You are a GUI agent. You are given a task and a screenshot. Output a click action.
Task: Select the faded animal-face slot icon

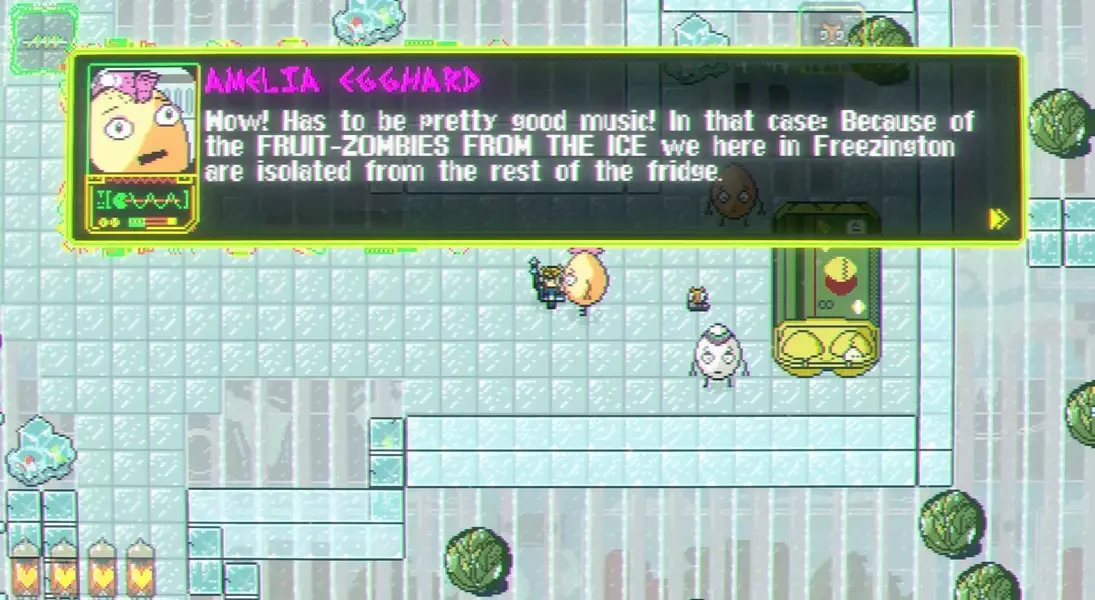829,31
